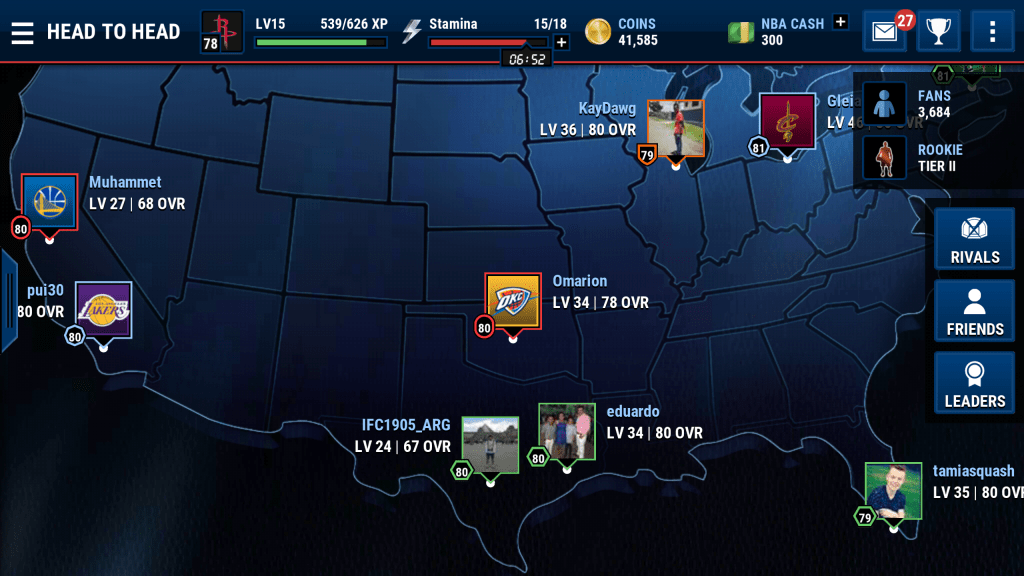This screenshot has width=1024, height=576.
Task: Expand the left edge side panel tab
Action: (x=8, y=301)
